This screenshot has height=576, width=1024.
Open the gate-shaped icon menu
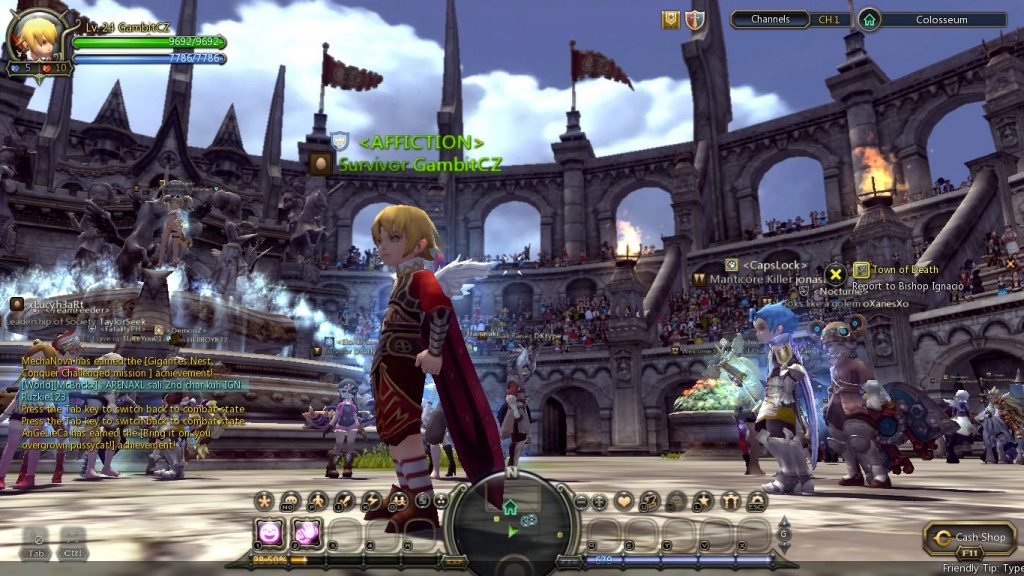(x=731, y=500)
